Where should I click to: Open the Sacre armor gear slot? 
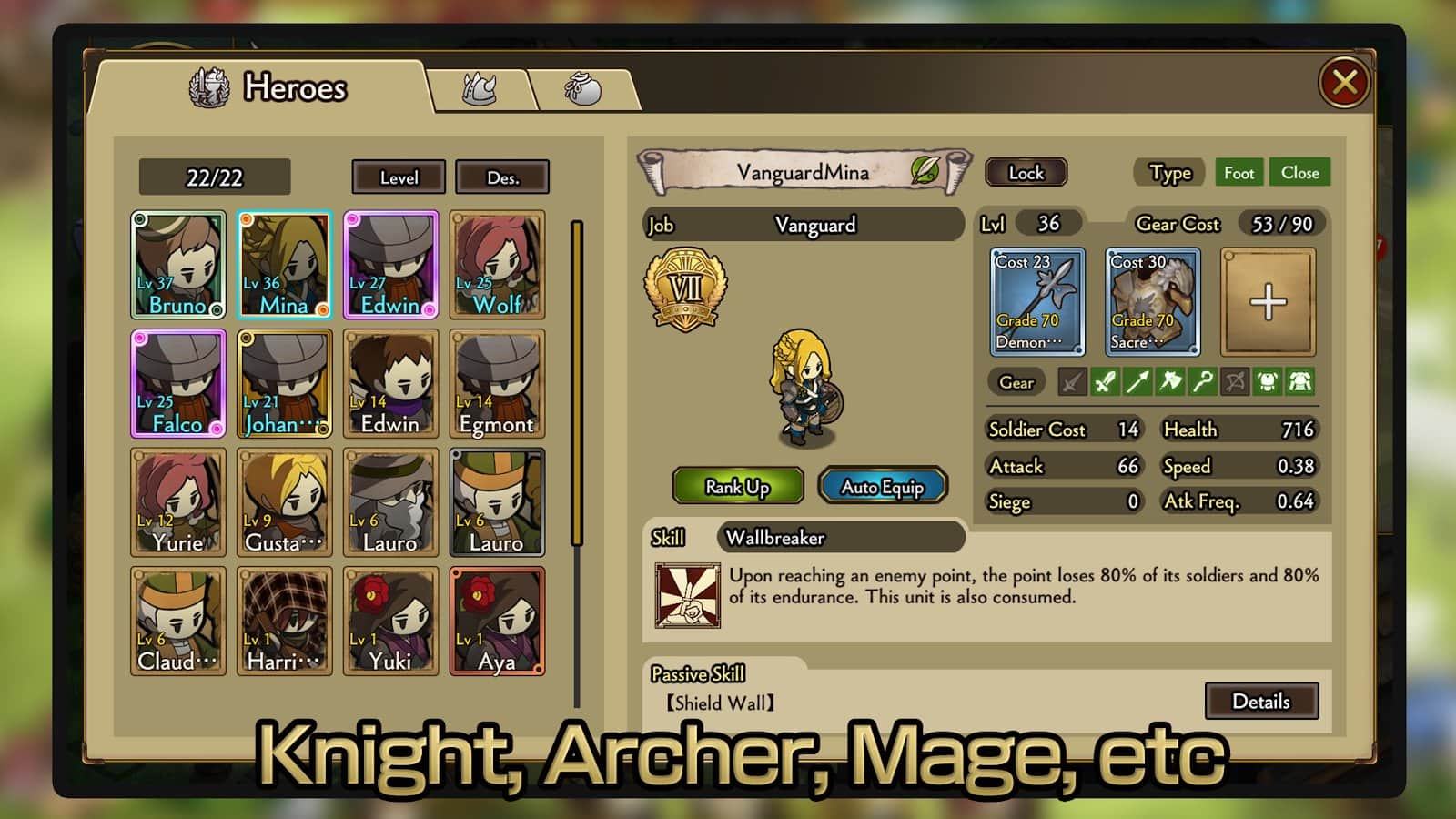click(x=1152, y=301)
